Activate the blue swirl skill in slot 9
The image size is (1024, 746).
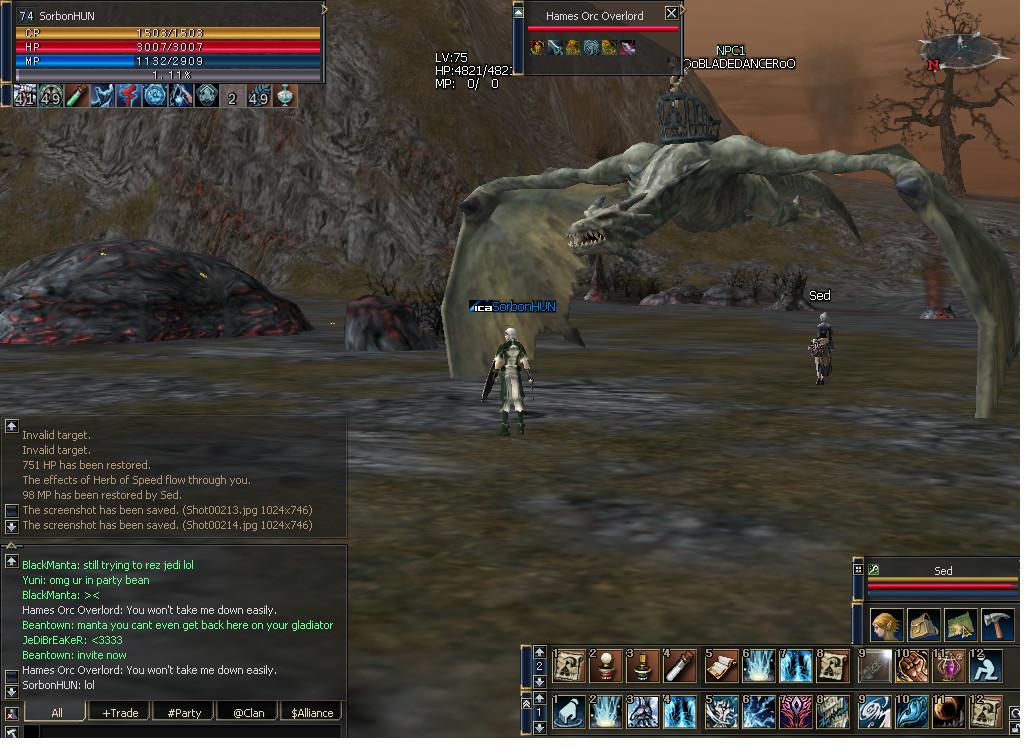[x=873, y=712]
